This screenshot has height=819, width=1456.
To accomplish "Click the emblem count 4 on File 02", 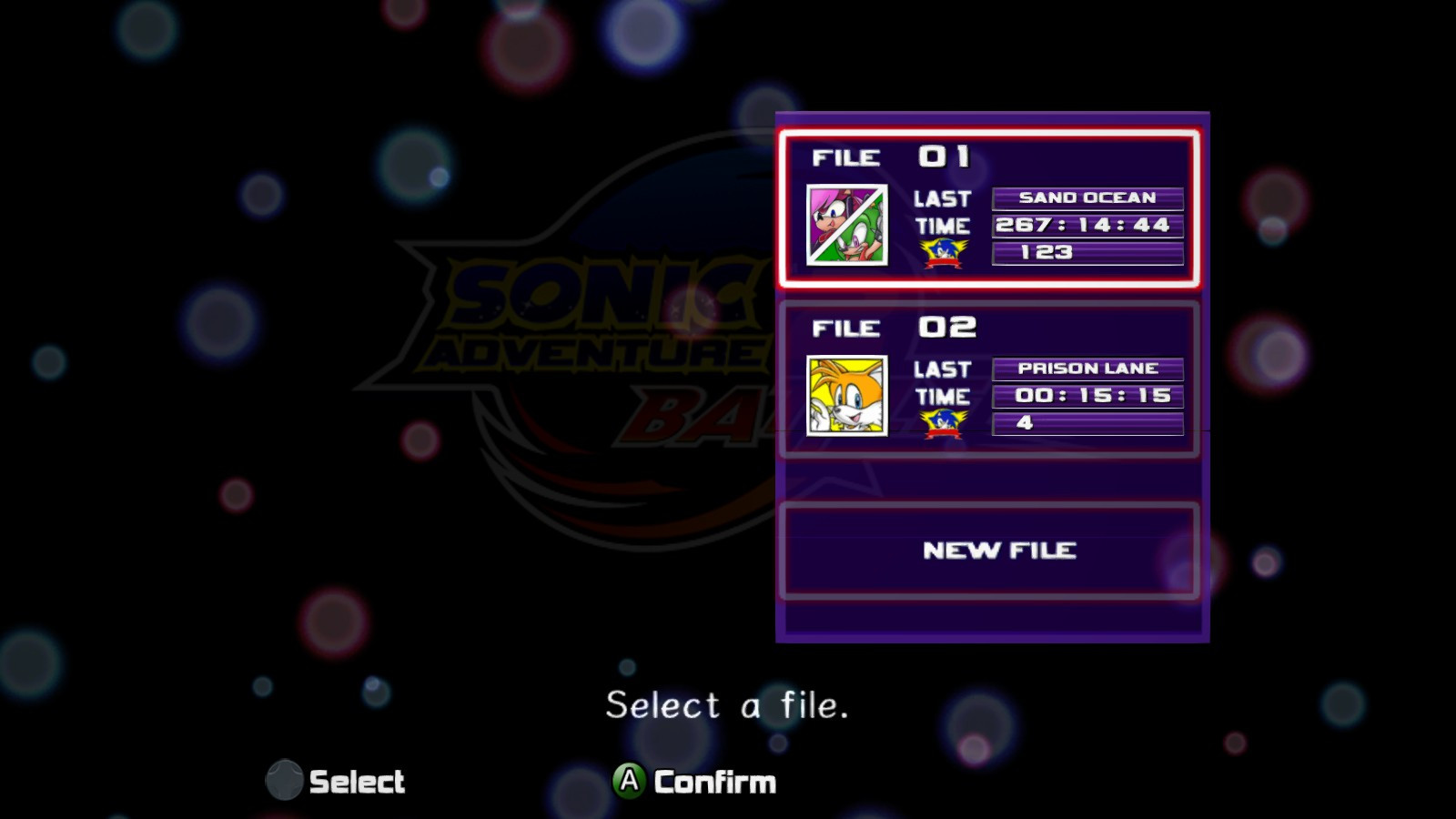I will click(1088, 422).
